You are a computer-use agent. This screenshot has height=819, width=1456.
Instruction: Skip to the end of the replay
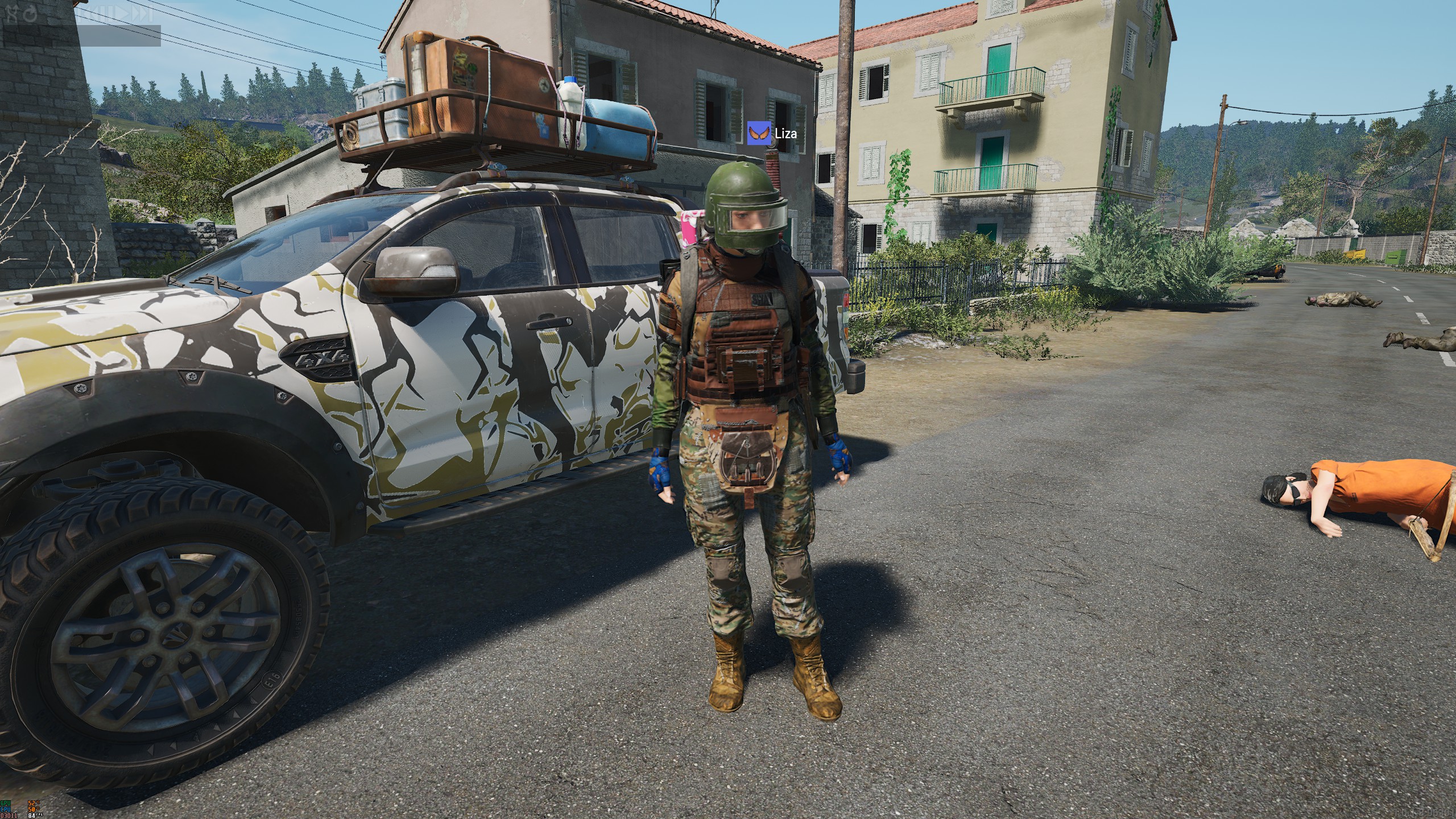(x=142, y=14)
